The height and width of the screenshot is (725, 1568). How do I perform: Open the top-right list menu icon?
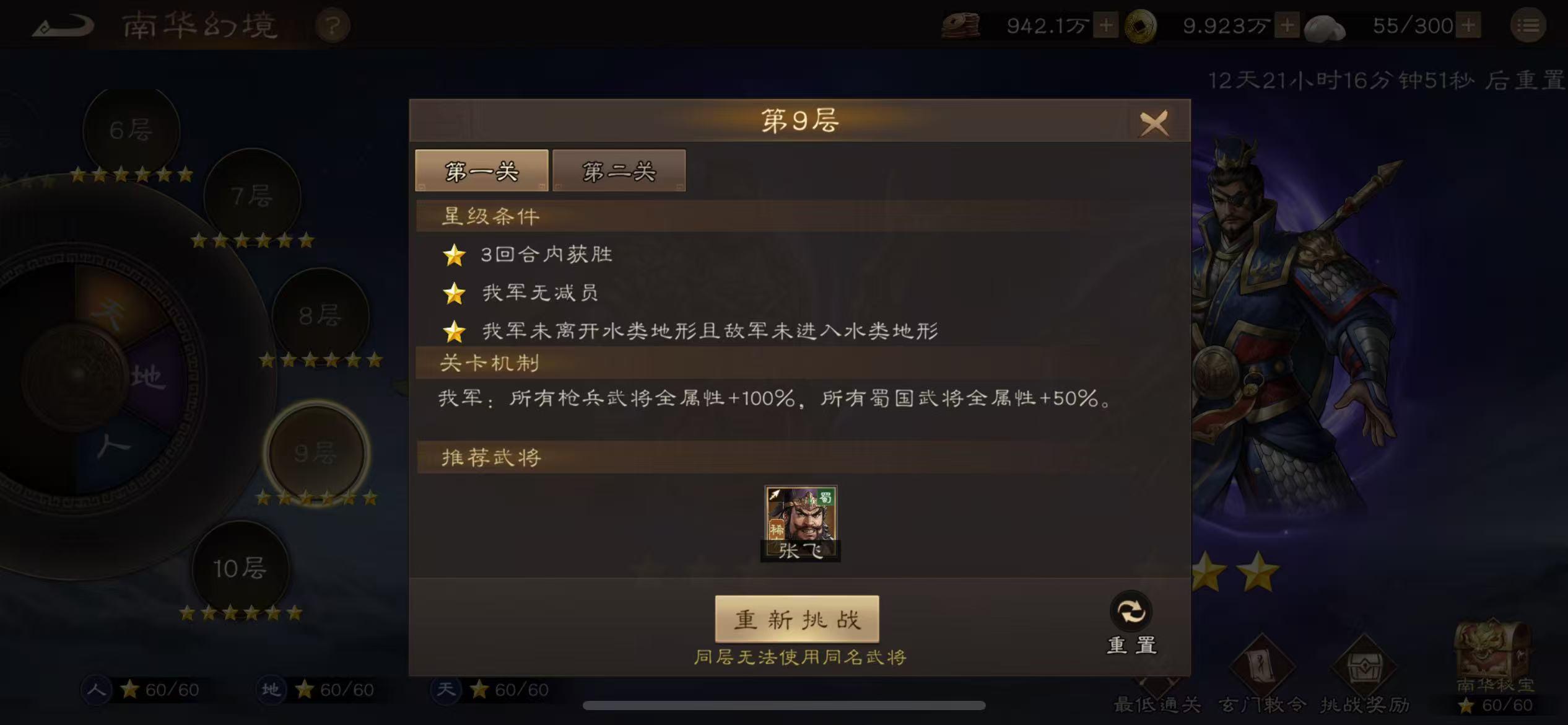click(1530, 25)
